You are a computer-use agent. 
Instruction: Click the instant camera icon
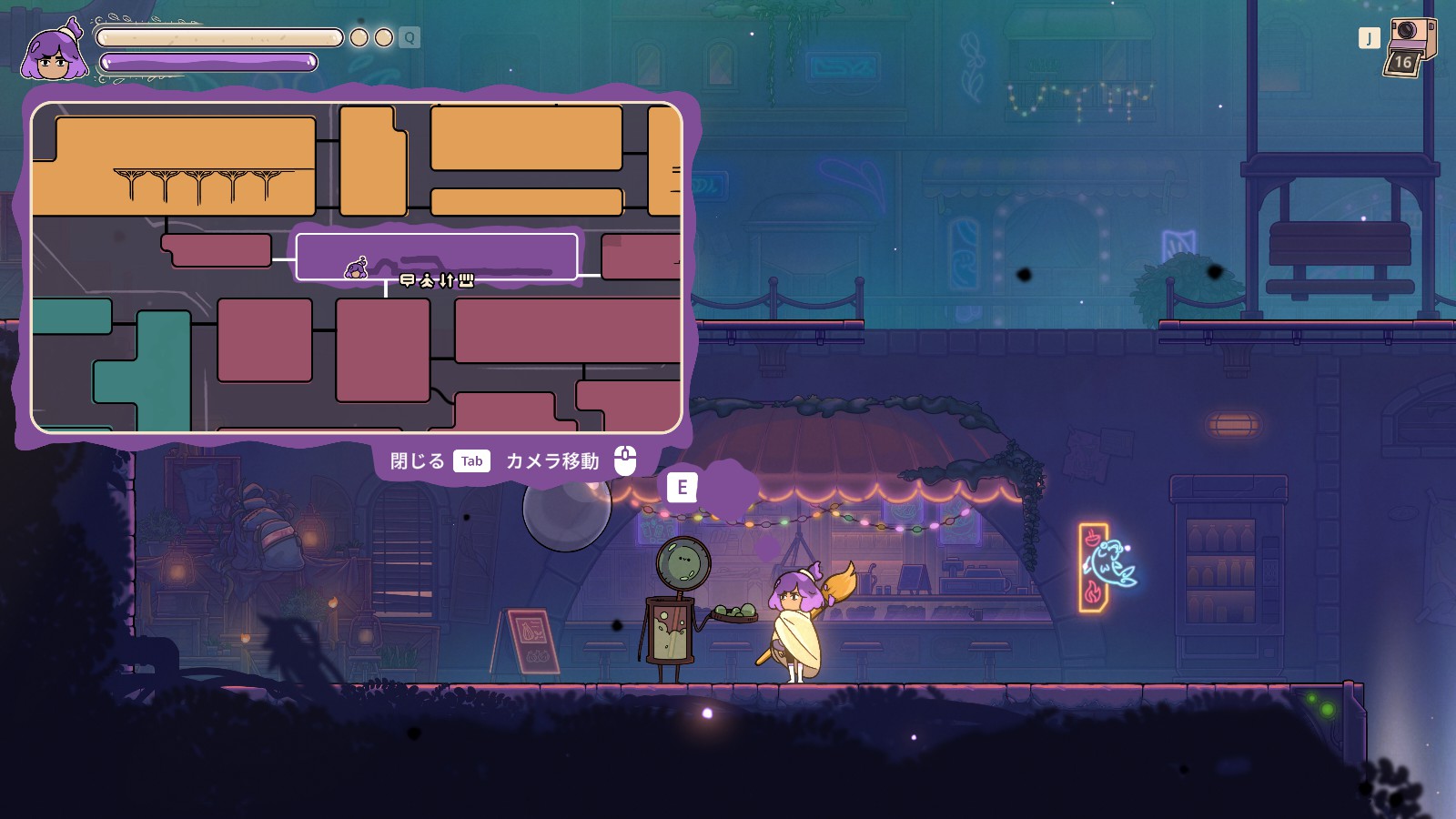coord(1408,45)
